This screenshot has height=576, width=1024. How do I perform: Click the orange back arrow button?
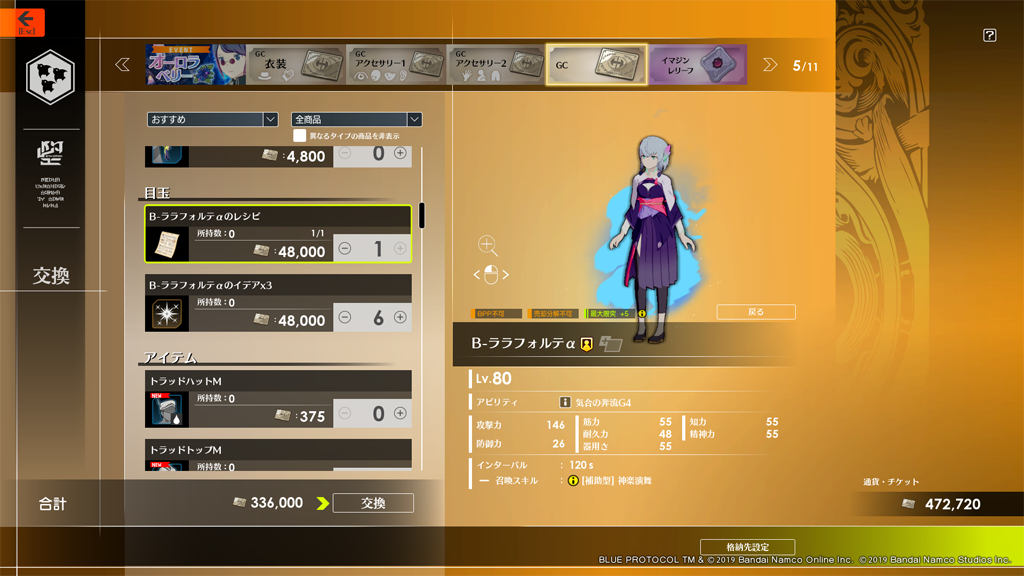tap(25, 21)
